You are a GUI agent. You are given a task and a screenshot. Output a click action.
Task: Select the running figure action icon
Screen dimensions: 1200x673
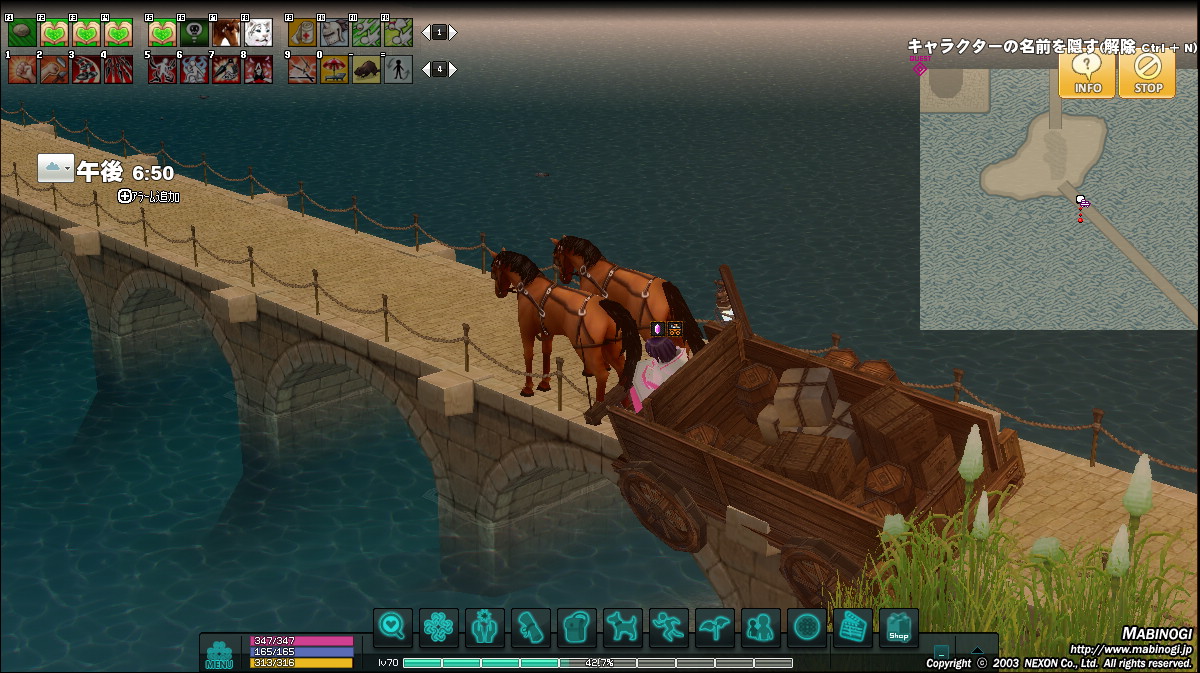[x=668, y=627]
